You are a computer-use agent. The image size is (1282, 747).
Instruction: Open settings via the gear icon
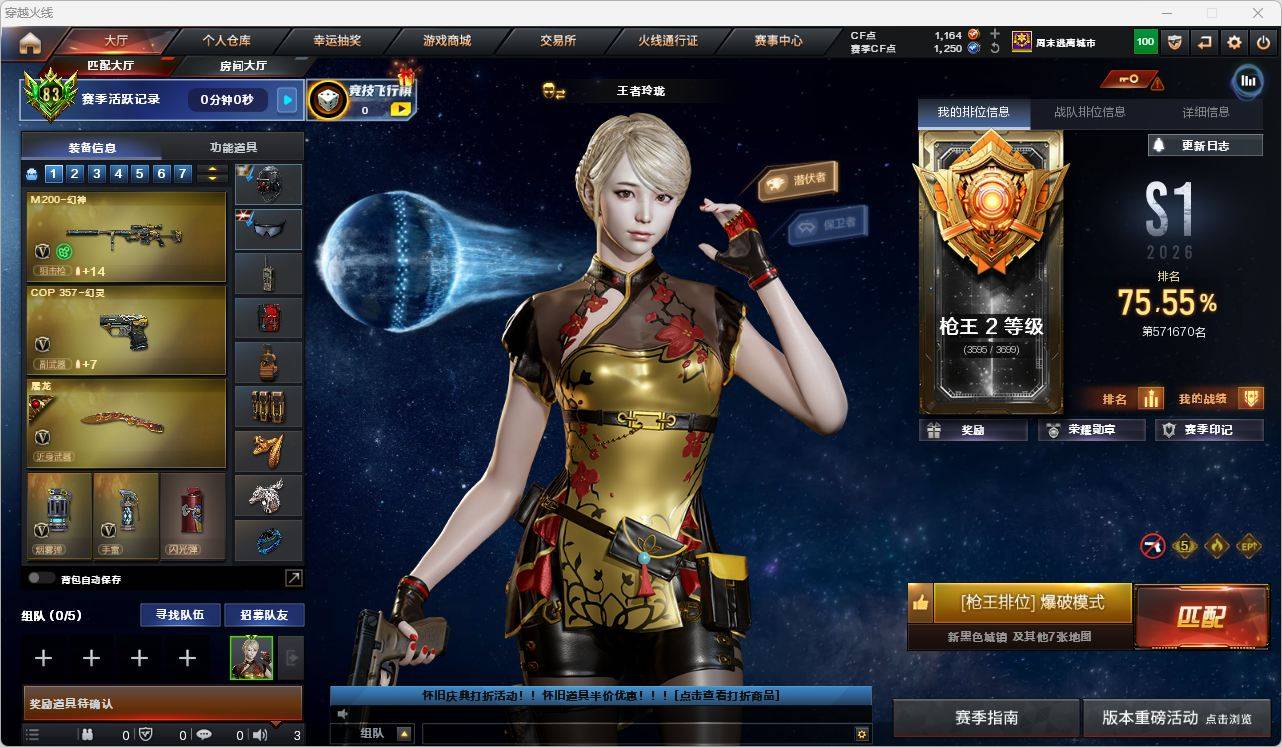pyautogui.click(x=1234, y=42)
